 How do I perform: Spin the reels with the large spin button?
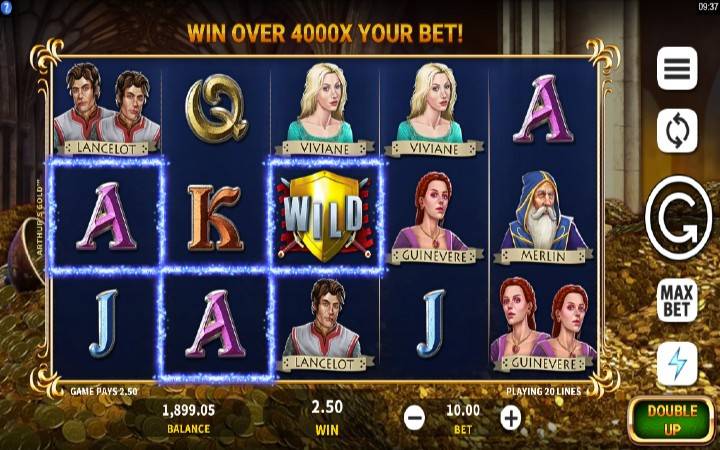tap(678, 215)
